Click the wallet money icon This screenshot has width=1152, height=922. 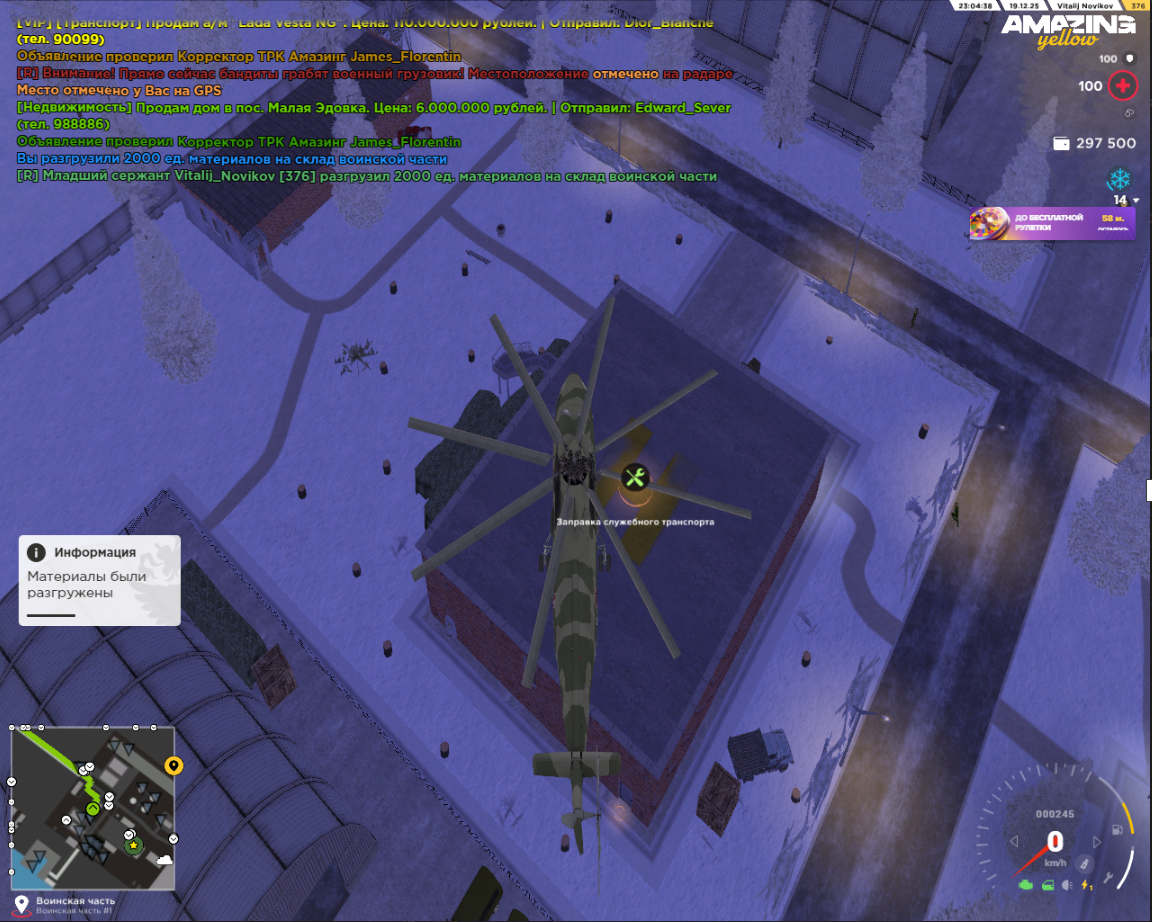click(x=1061, y=144)
